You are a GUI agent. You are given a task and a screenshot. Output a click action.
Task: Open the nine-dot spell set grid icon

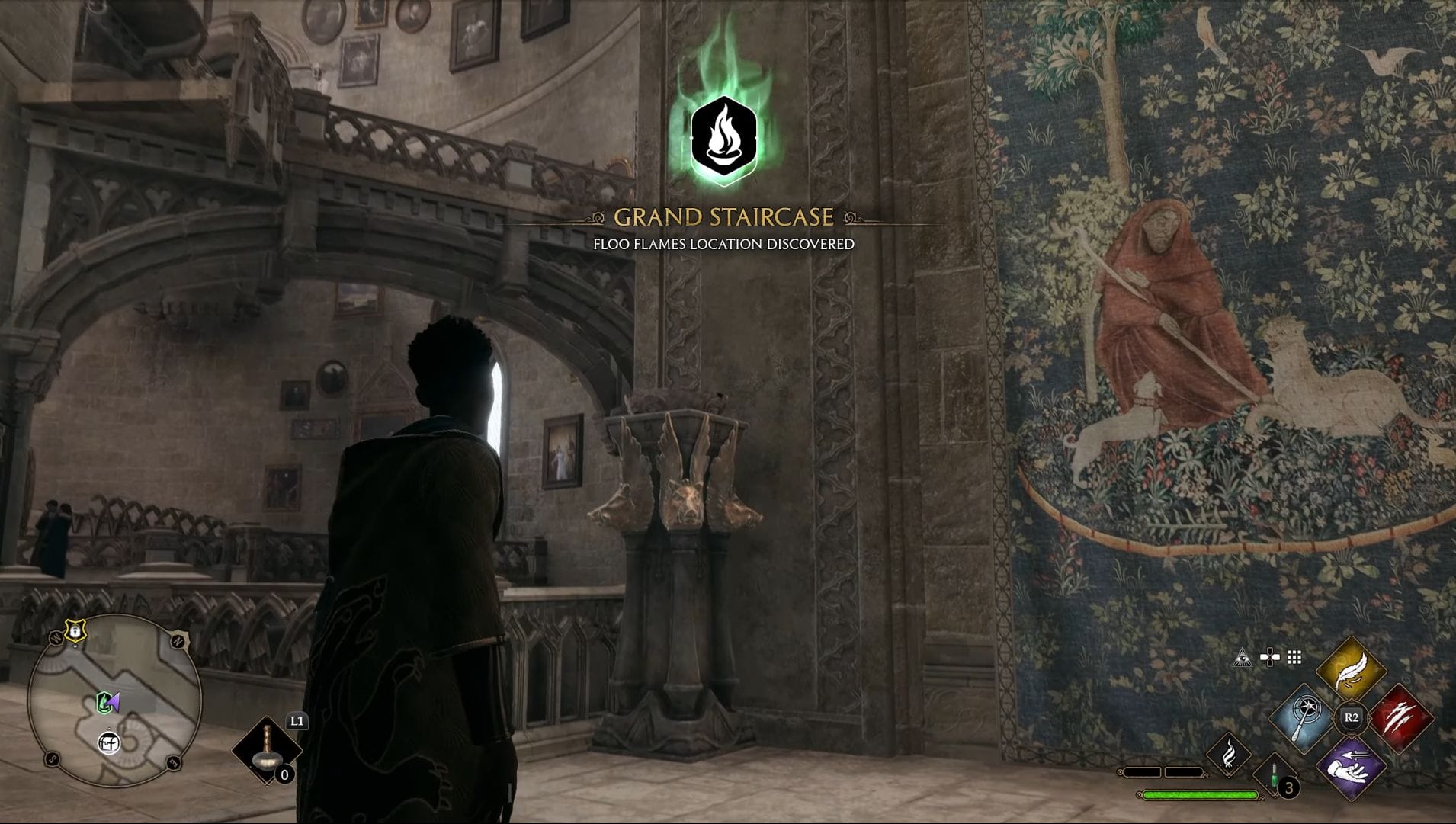[1294, 657]
